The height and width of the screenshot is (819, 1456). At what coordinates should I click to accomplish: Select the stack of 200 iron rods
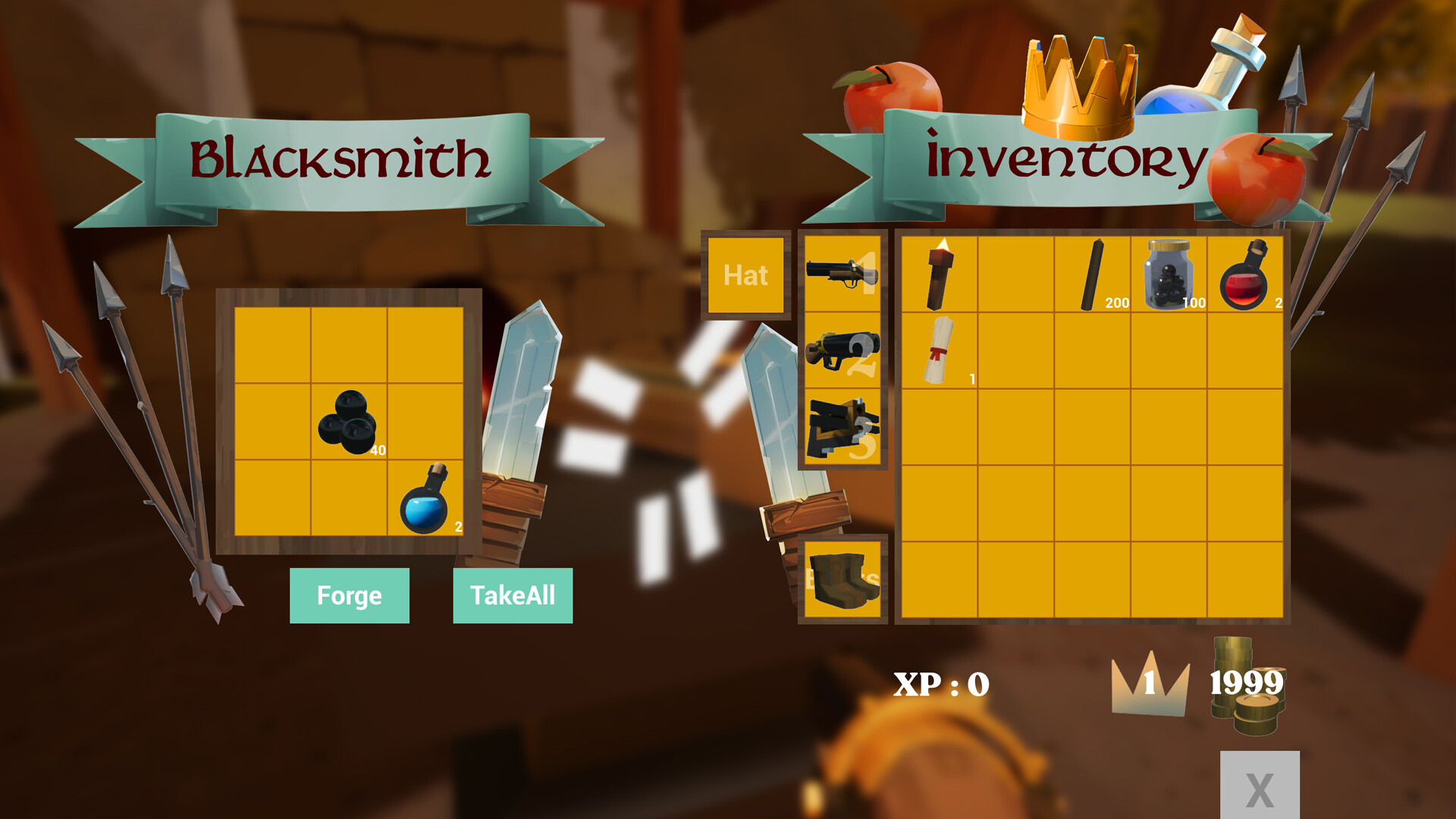[x=1092, y=275]
